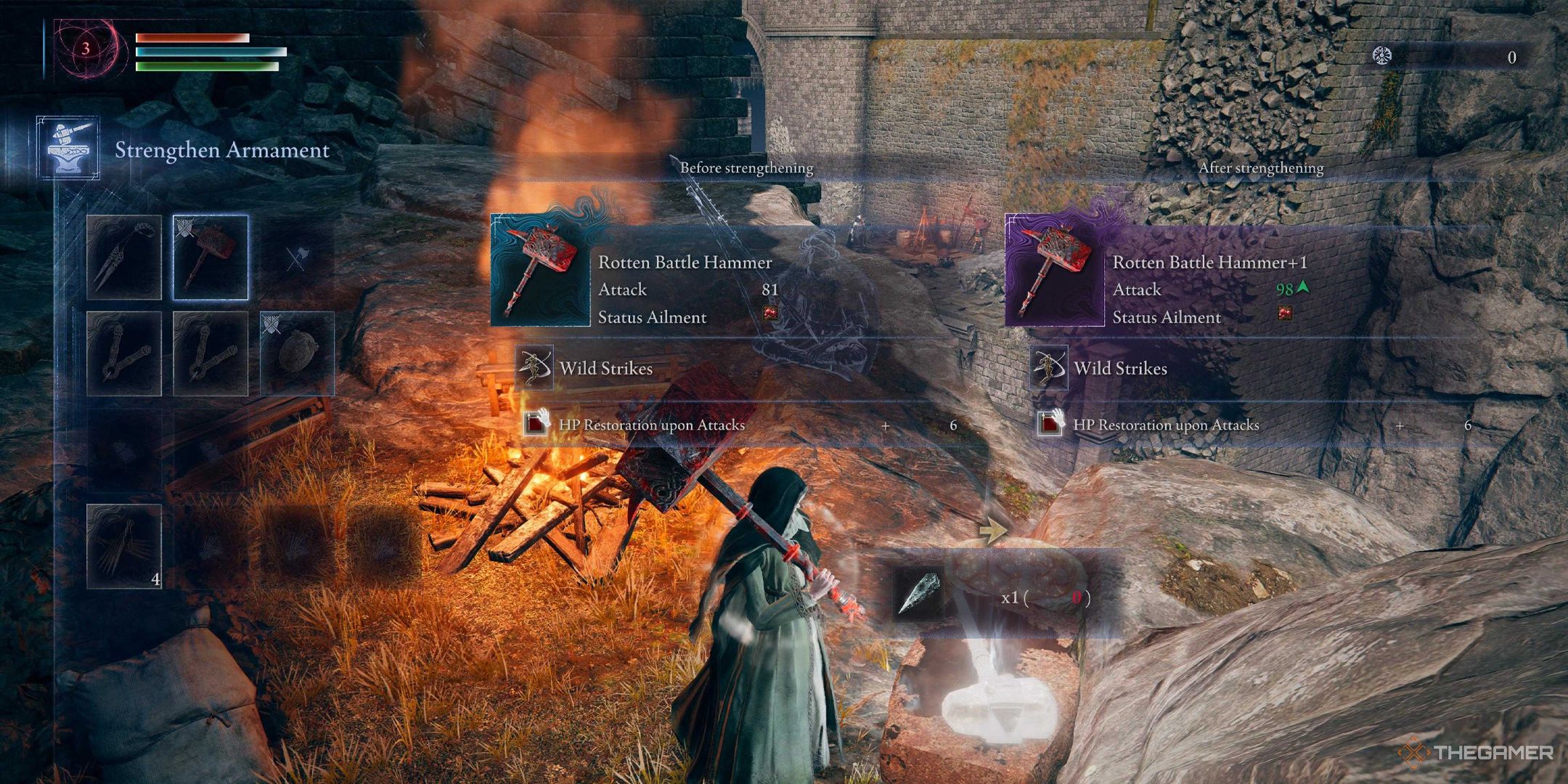Click the before-strengthening Rotten Battle Hammer icon
This screenshot has width=1568, height=784.
tap(541, 270)
